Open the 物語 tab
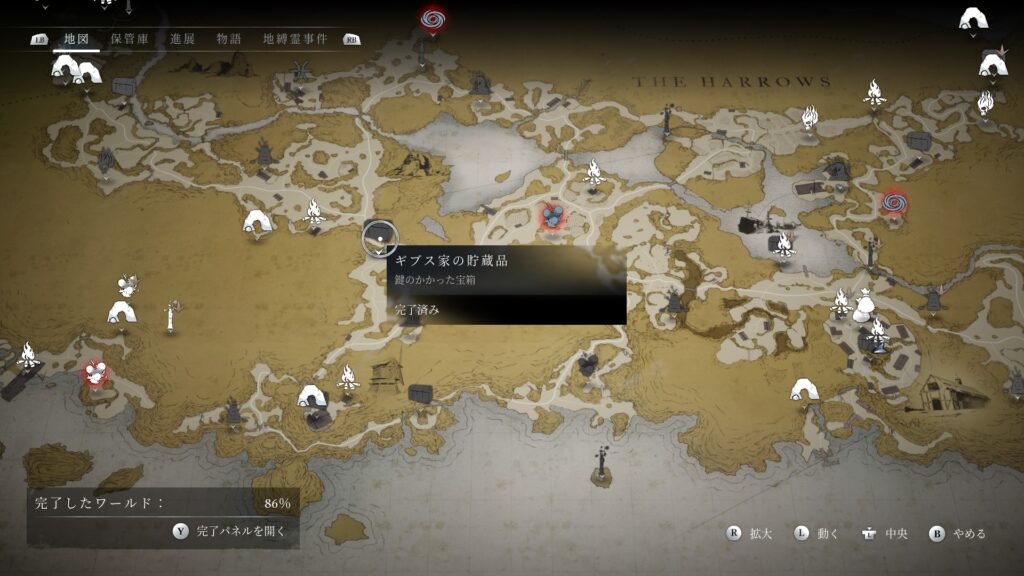The width and height of the screenshot is (1024, 576). point(229,39)
